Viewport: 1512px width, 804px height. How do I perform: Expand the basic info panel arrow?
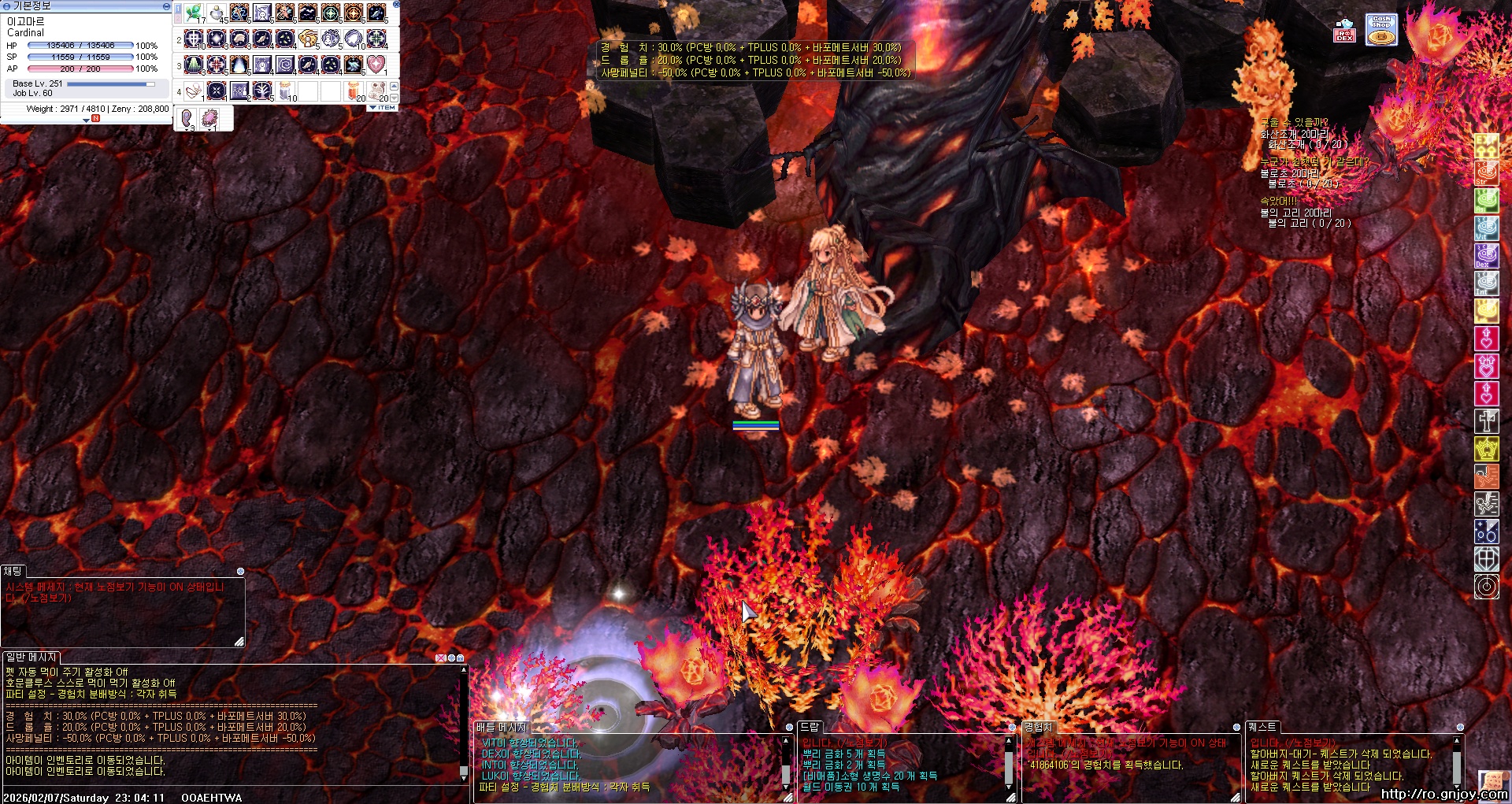[x=87, y=120]
